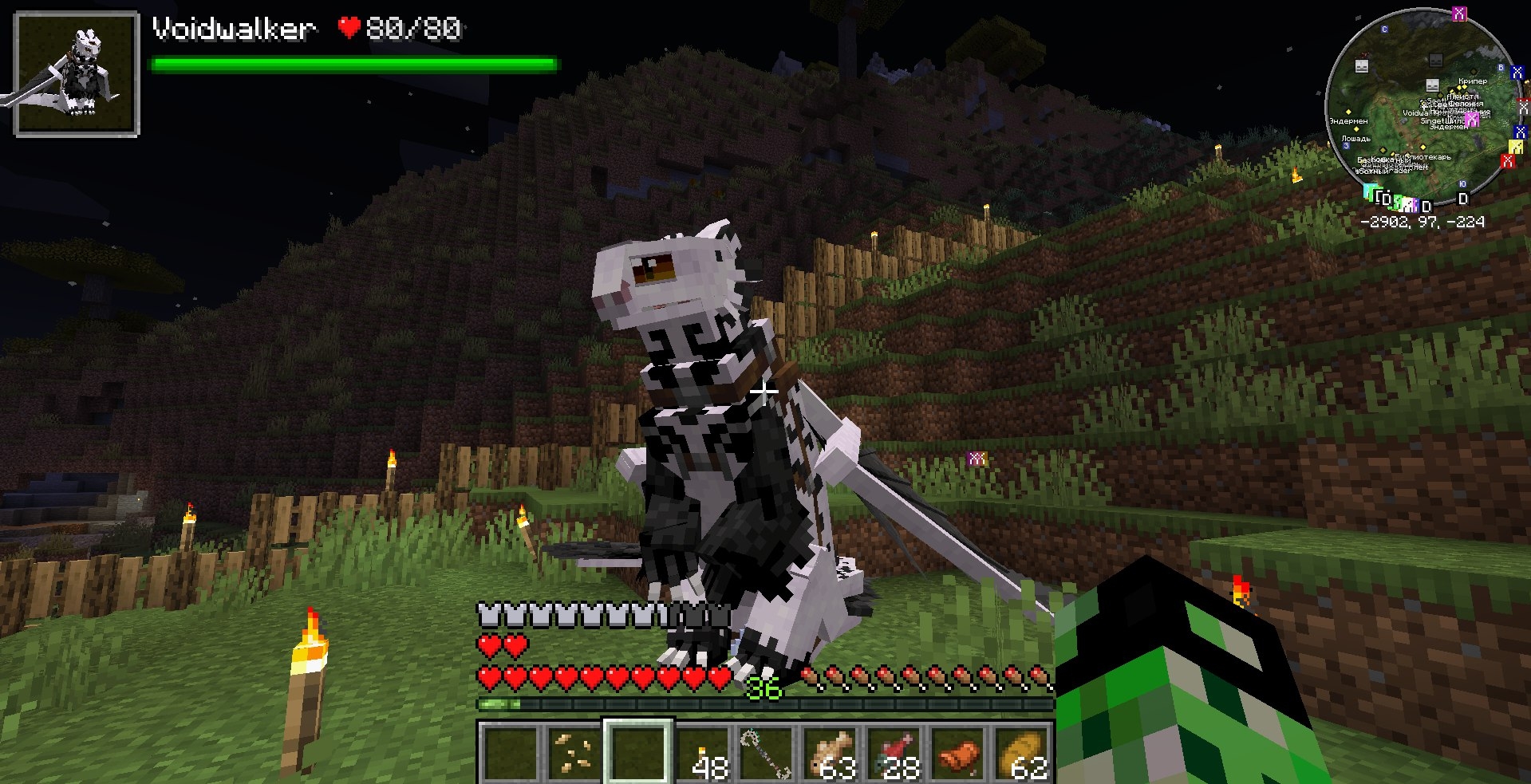Choose the staff item in hotbar
The width and height of the screenshot is (1531, 784).
pos(767,751)
